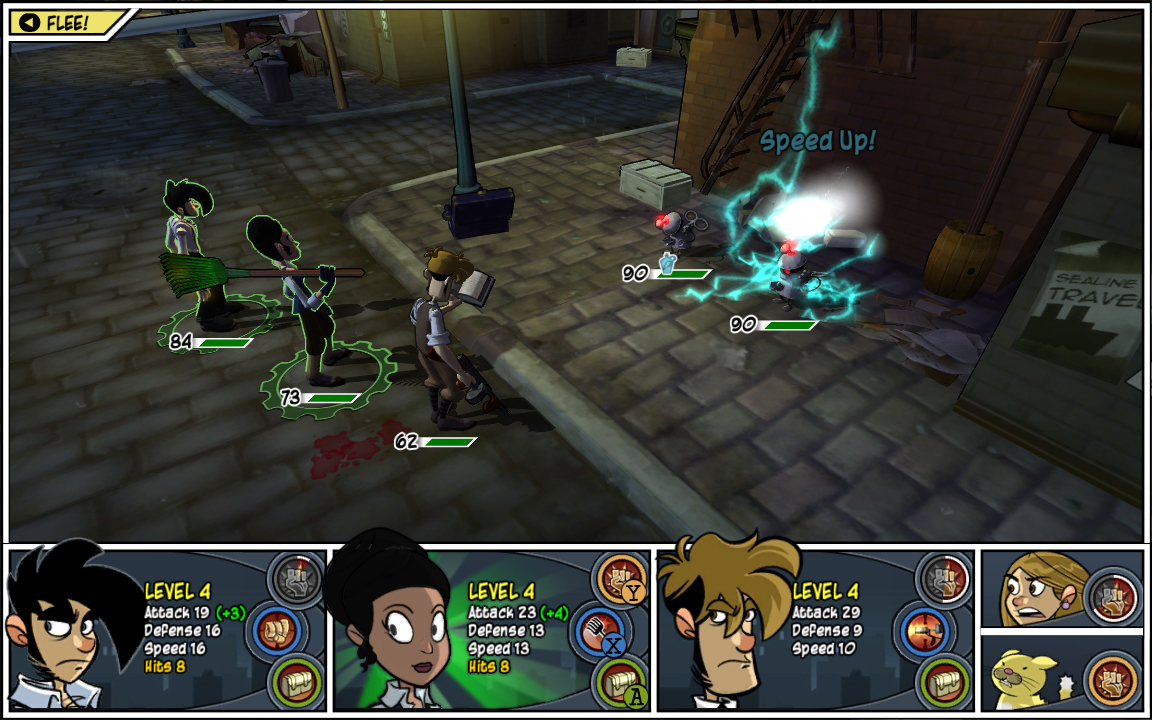The image size is (1152, 720).
Task: Use the dark-haired girl's blue rake skill
Action: click(x=597, y=631)
